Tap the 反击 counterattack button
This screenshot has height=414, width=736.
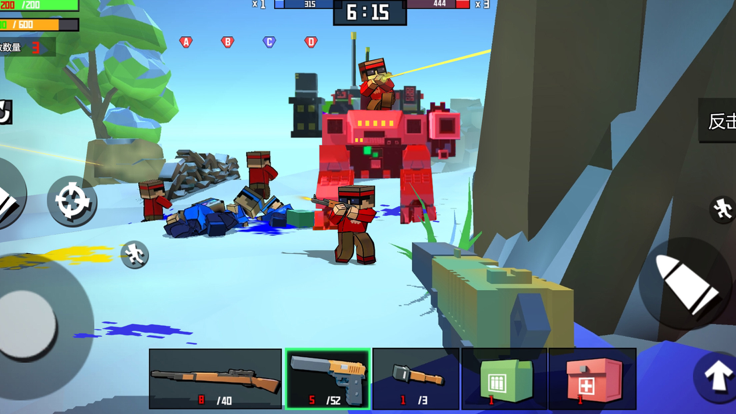pos(719,121)
